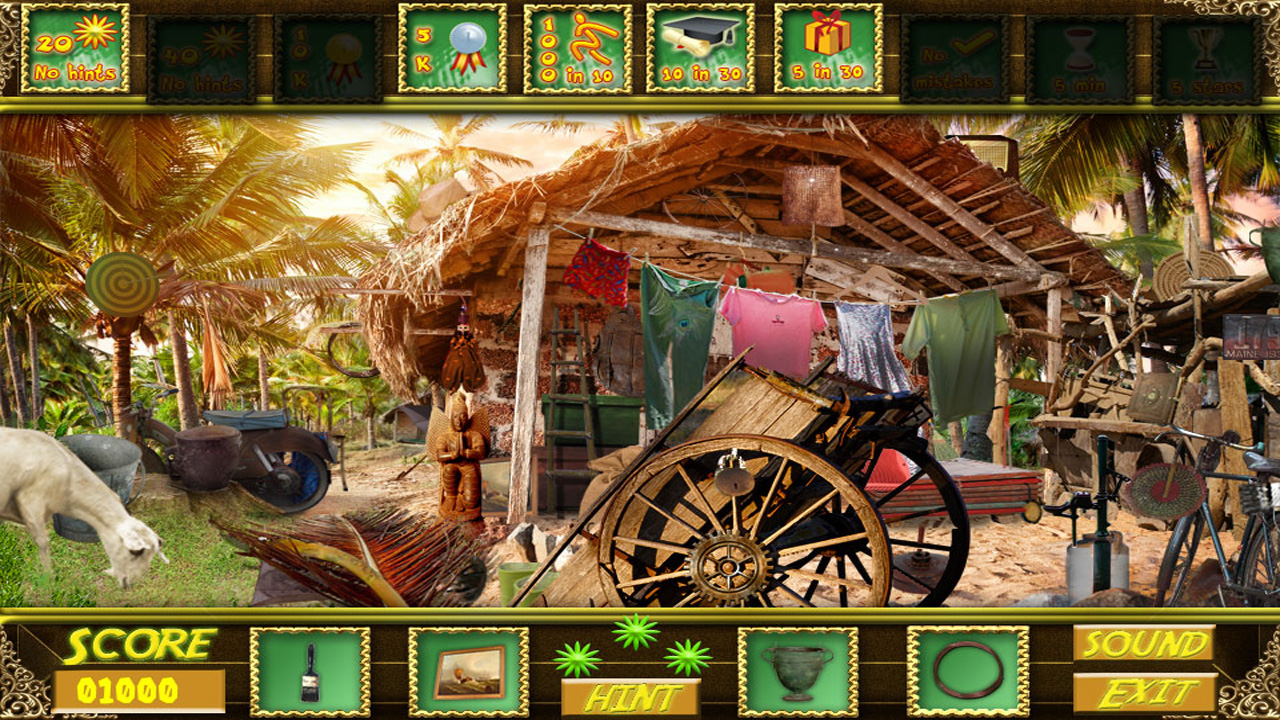Click the '5 K' crystal ball medal badge
The width and height of the screenshot is (1280, 720).
click(x=452, y=48)
